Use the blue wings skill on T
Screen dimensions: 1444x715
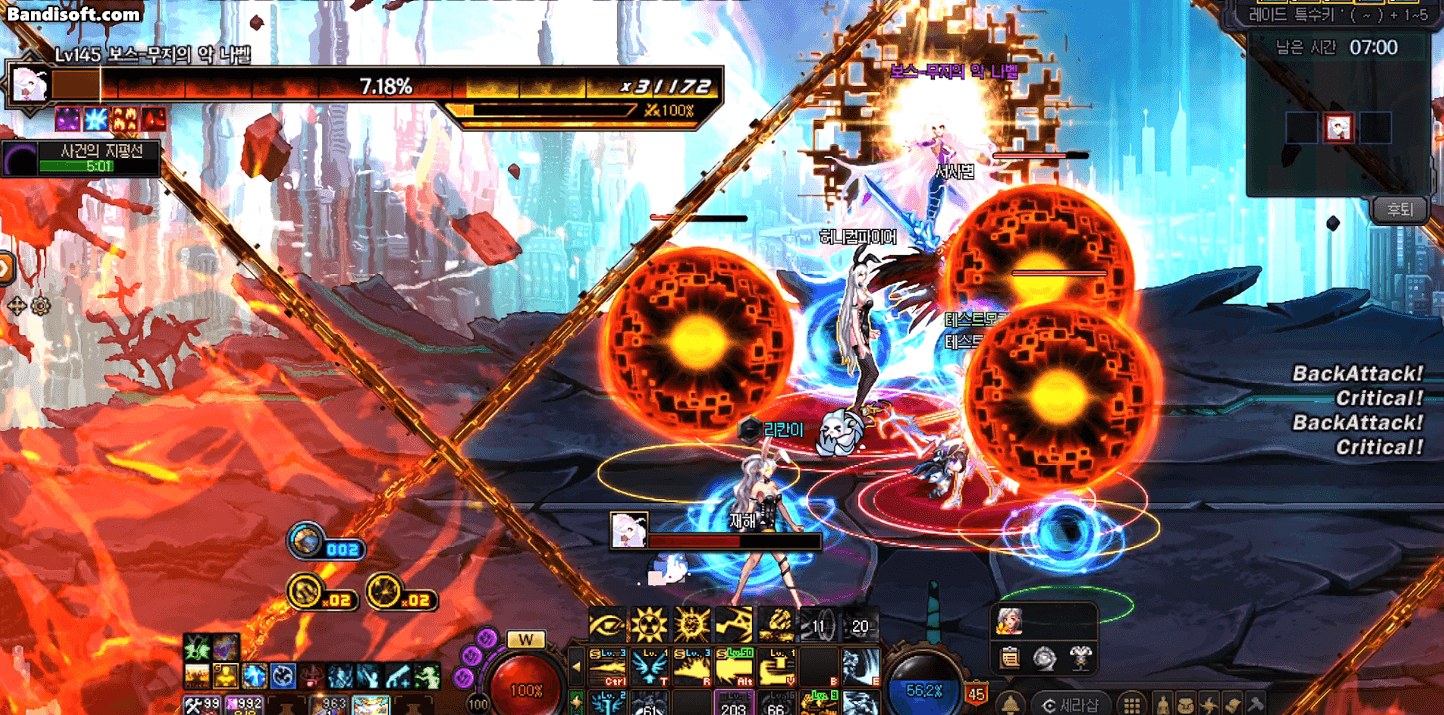pos(649,666)
